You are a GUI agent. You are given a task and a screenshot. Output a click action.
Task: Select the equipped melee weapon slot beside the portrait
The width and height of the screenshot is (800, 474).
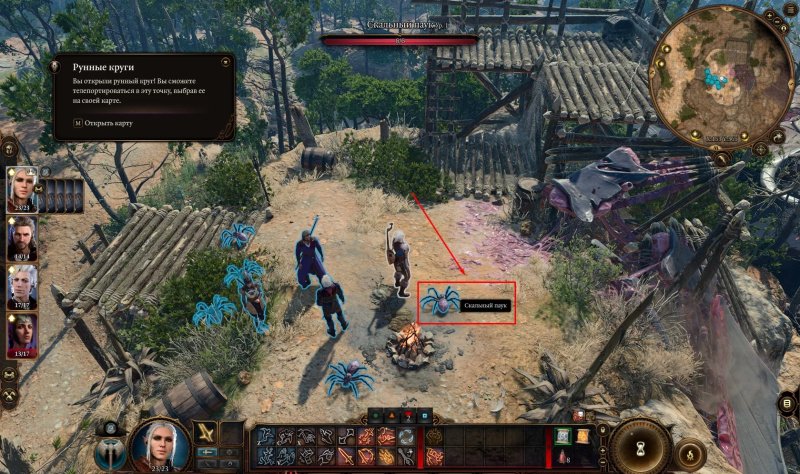(205, 432)
